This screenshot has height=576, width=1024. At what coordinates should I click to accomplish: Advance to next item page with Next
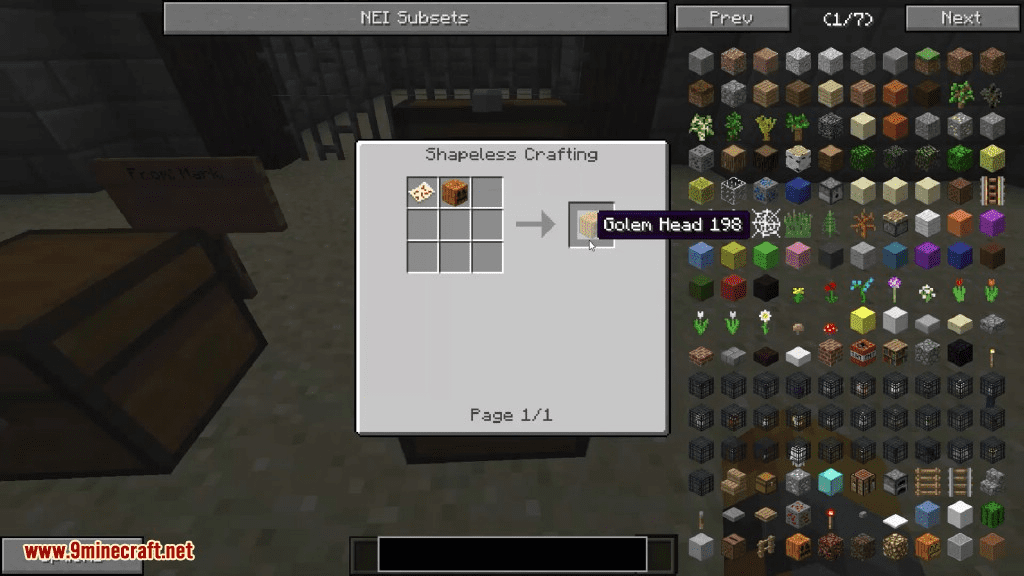pos(960,18)
